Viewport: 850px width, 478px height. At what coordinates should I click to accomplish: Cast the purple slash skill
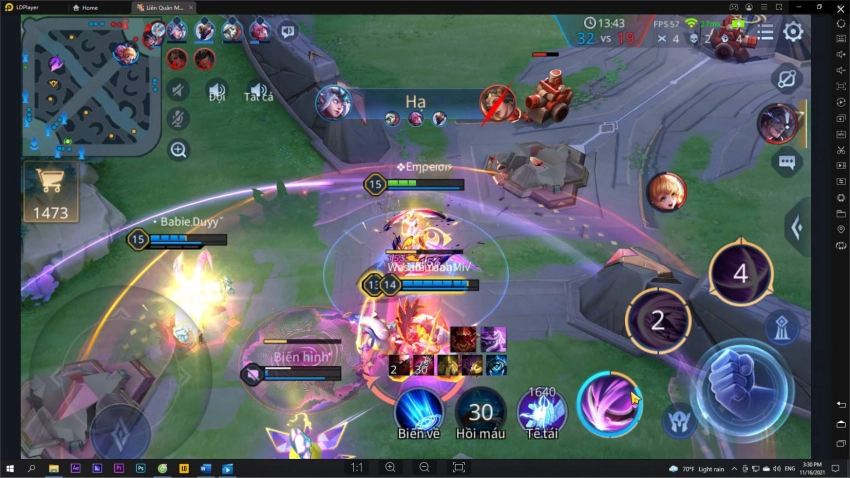pyautogui.click(x=609, y=405)
